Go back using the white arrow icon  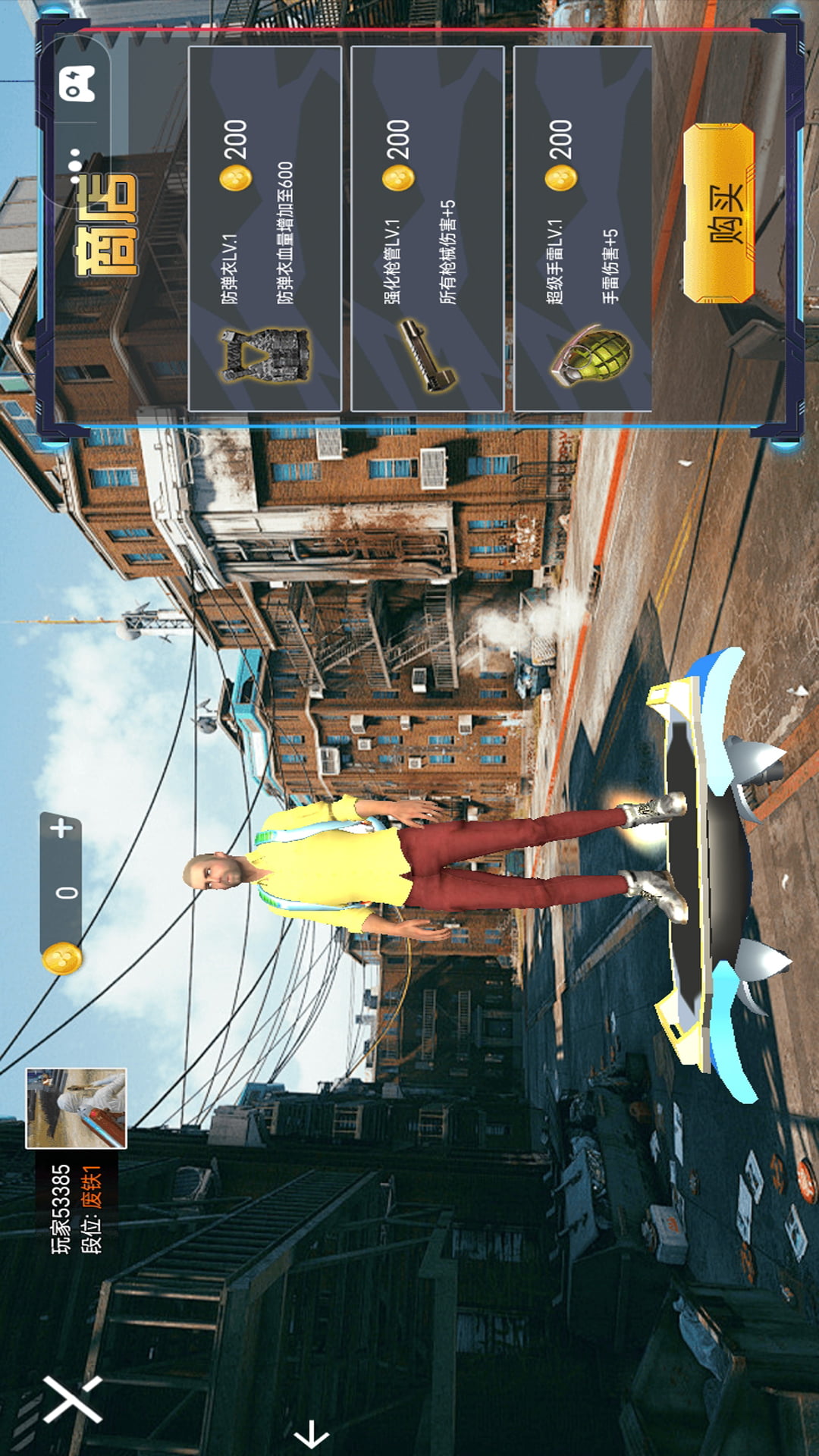[x=311, y=1434]
